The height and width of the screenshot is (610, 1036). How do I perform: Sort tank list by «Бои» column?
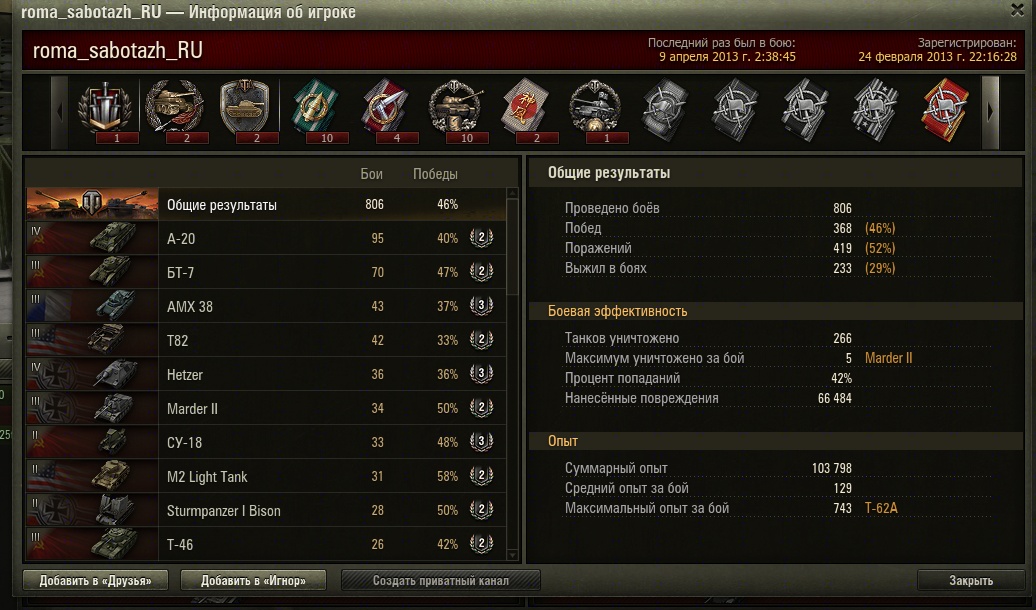click(371, 174)
